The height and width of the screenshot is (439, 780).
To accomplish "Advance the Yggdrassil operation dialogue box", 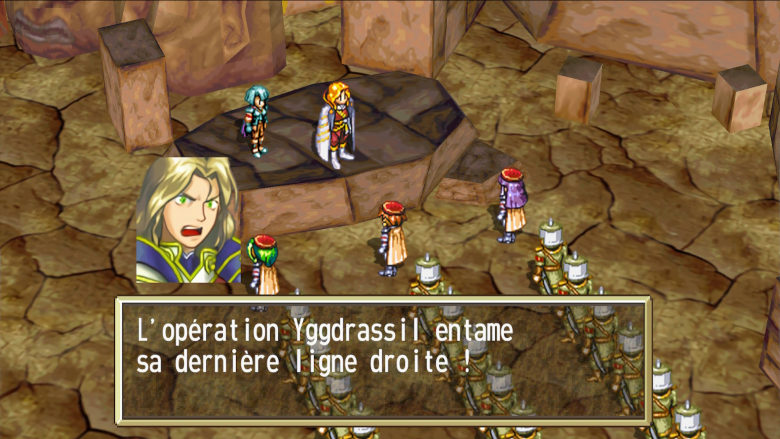I will (383, 358).
